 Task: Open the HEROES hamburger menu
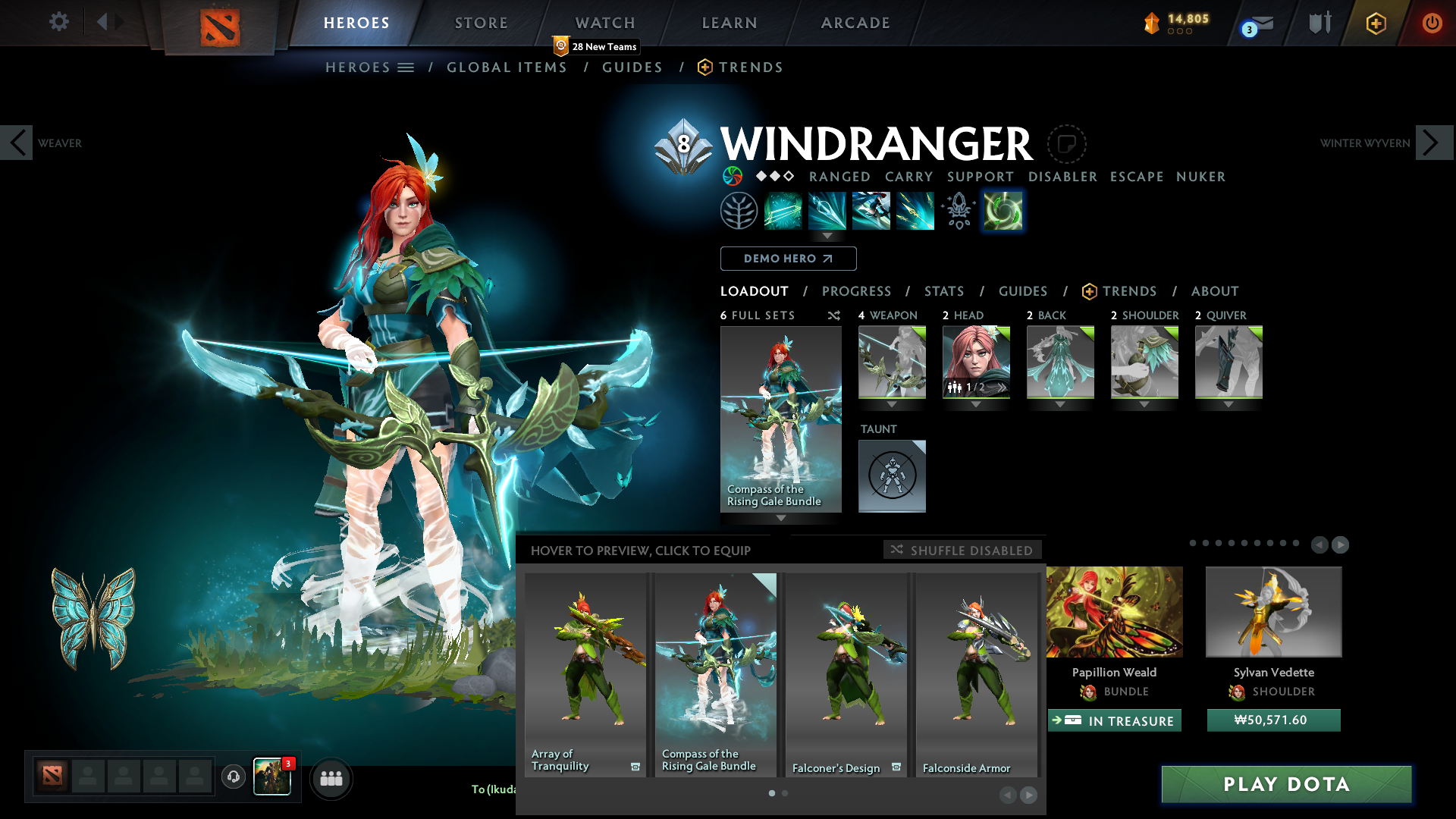click(x=406, y=67)
